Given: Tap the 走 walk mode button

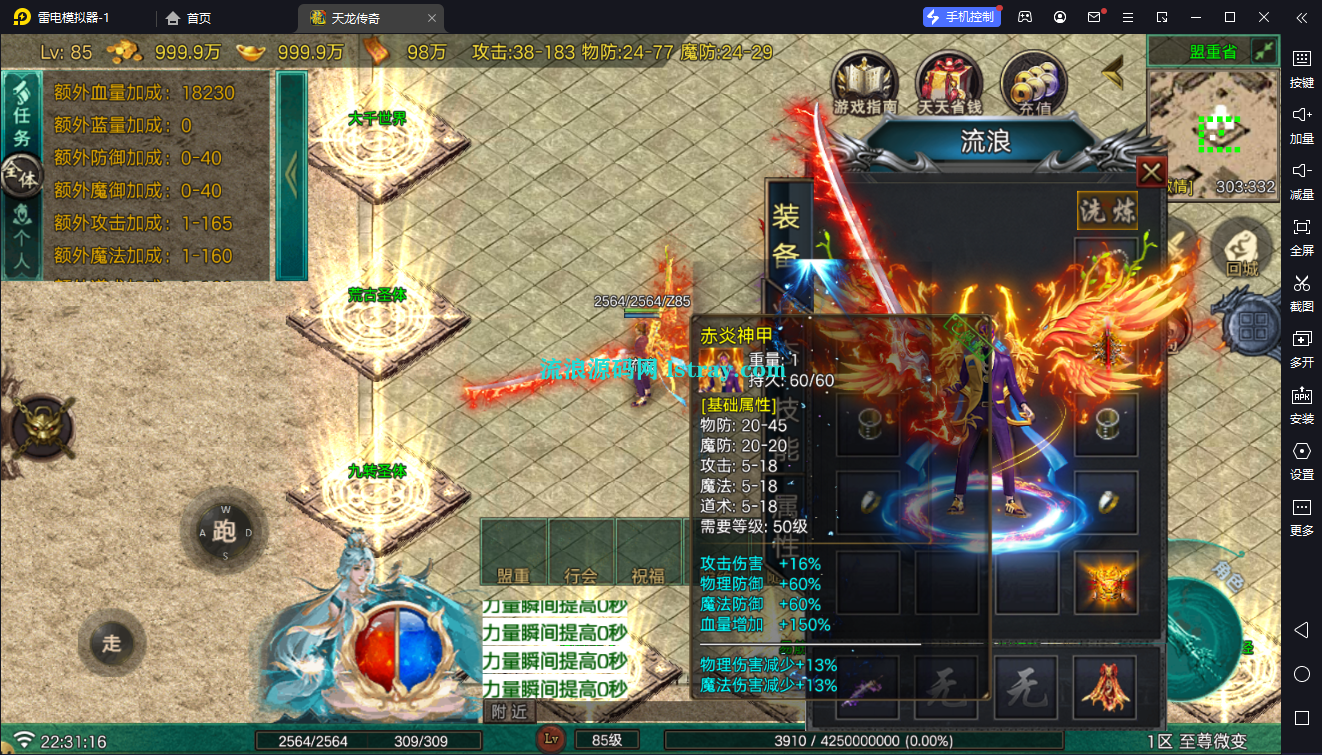Looking at the screenshot, I should [111, 643].
